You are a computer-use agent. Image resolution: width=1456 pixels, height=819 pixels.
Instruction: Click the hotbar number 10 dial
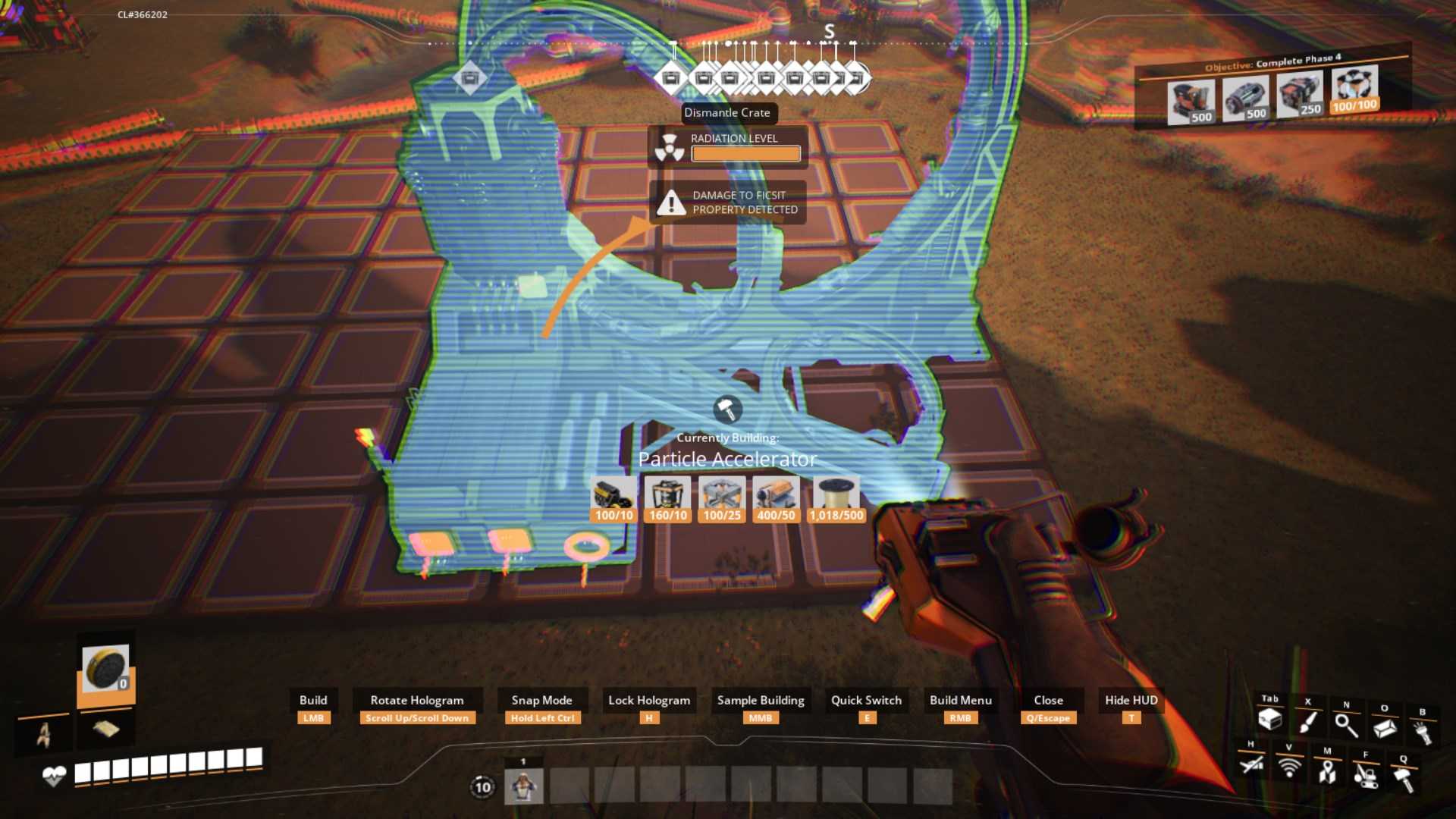click(483, 787)
